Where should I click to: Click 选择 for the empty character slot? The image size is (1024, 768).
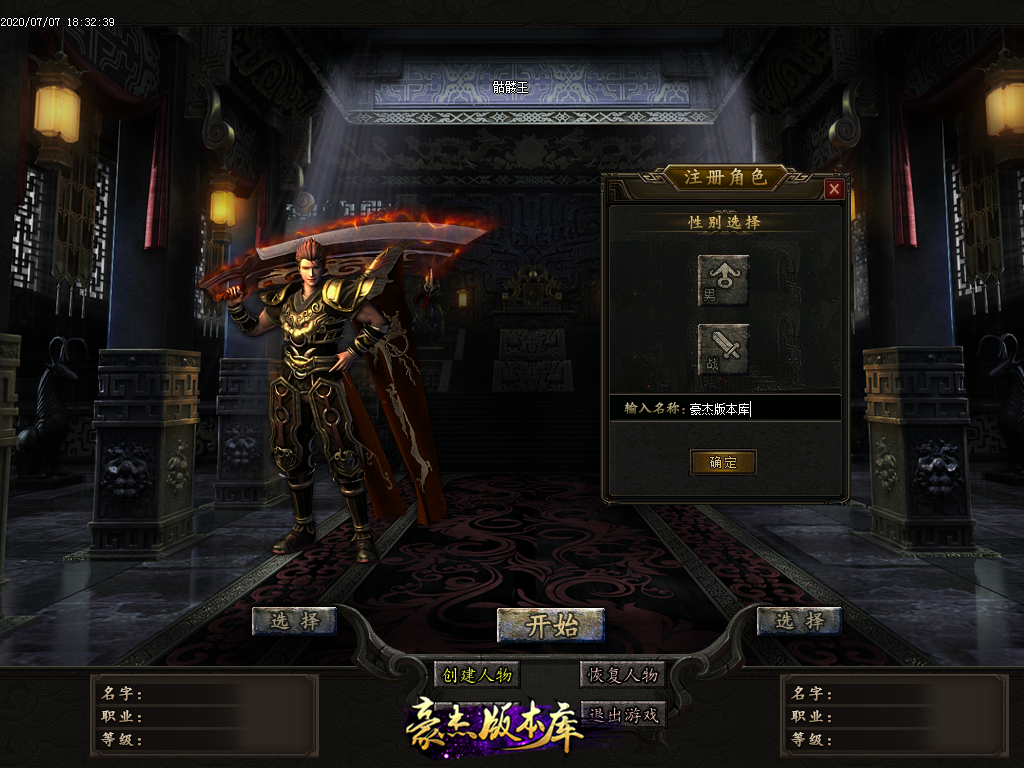799,621
